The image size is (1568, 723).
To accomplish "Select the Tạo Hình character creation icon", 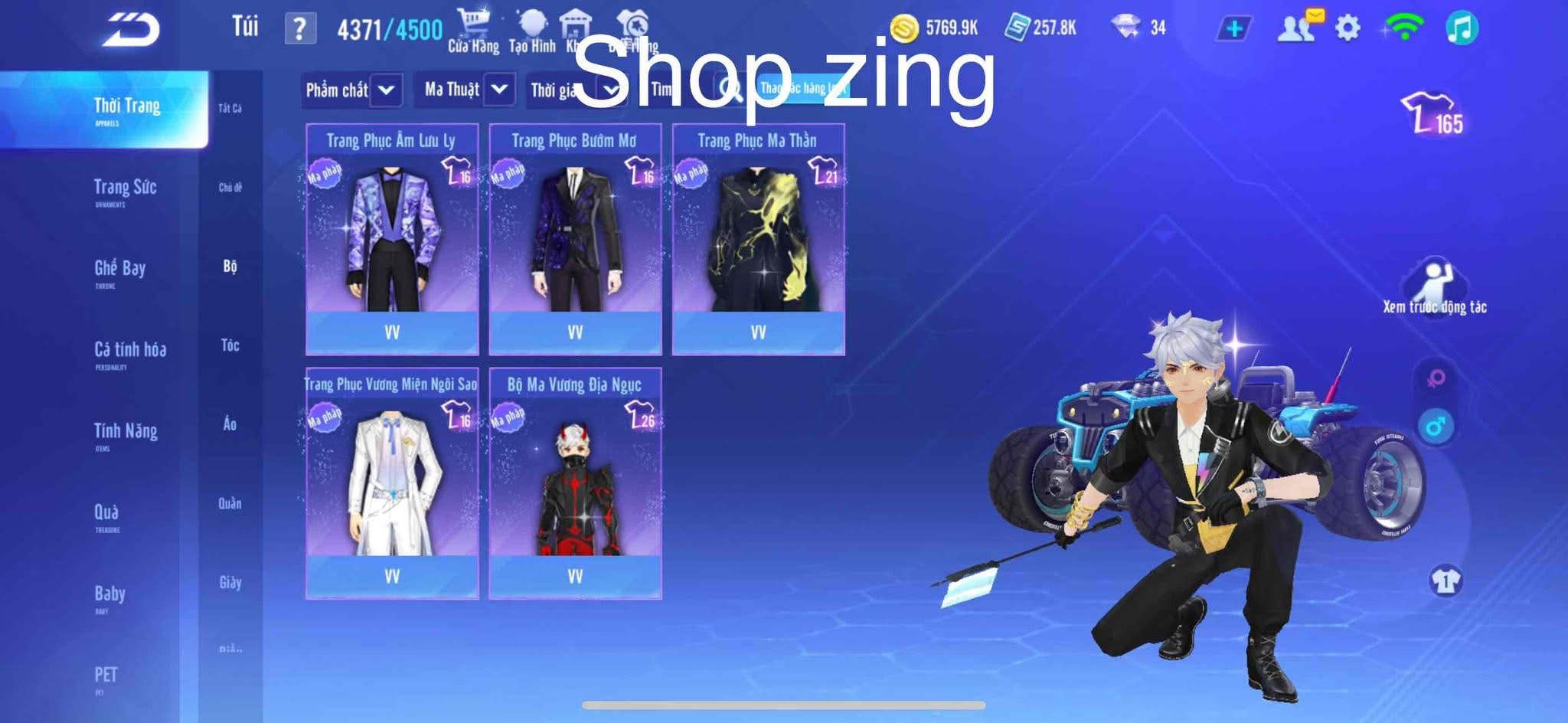I will coord(534,21).
